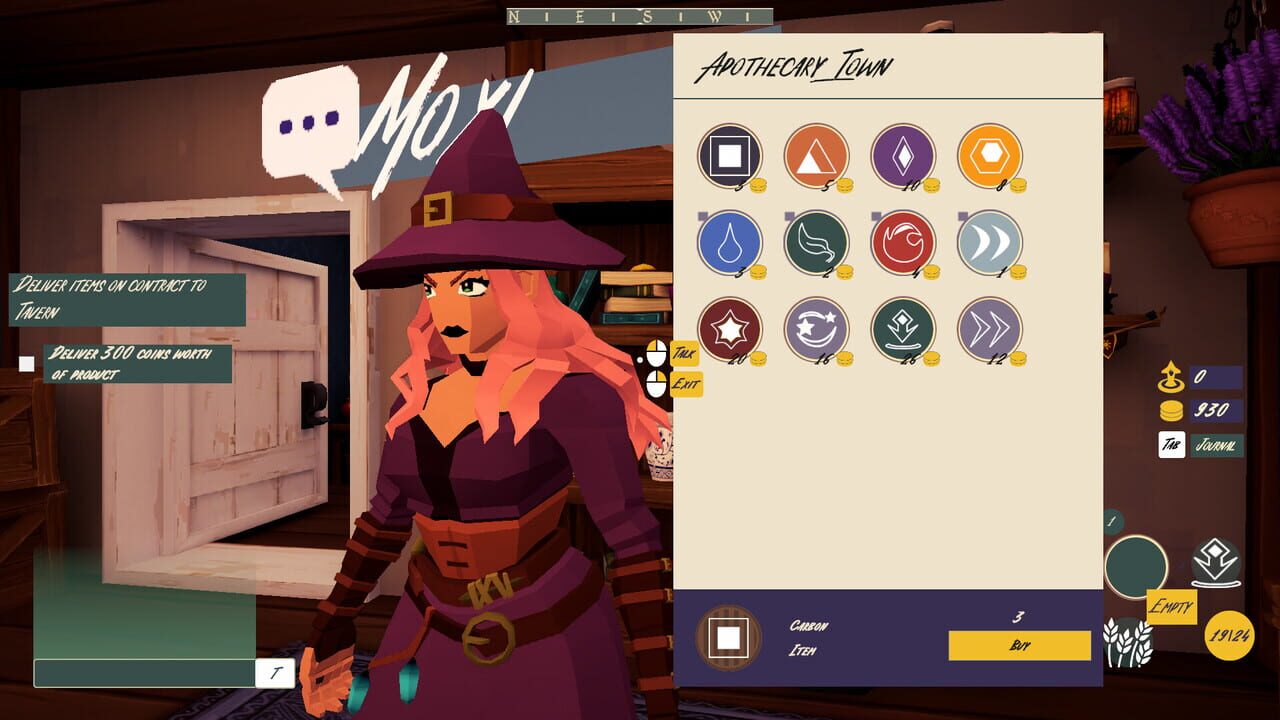The height and width of the screenshot is (720, 1280).
Task: Select the red flame ingredient icon
Action: (903, 243)
